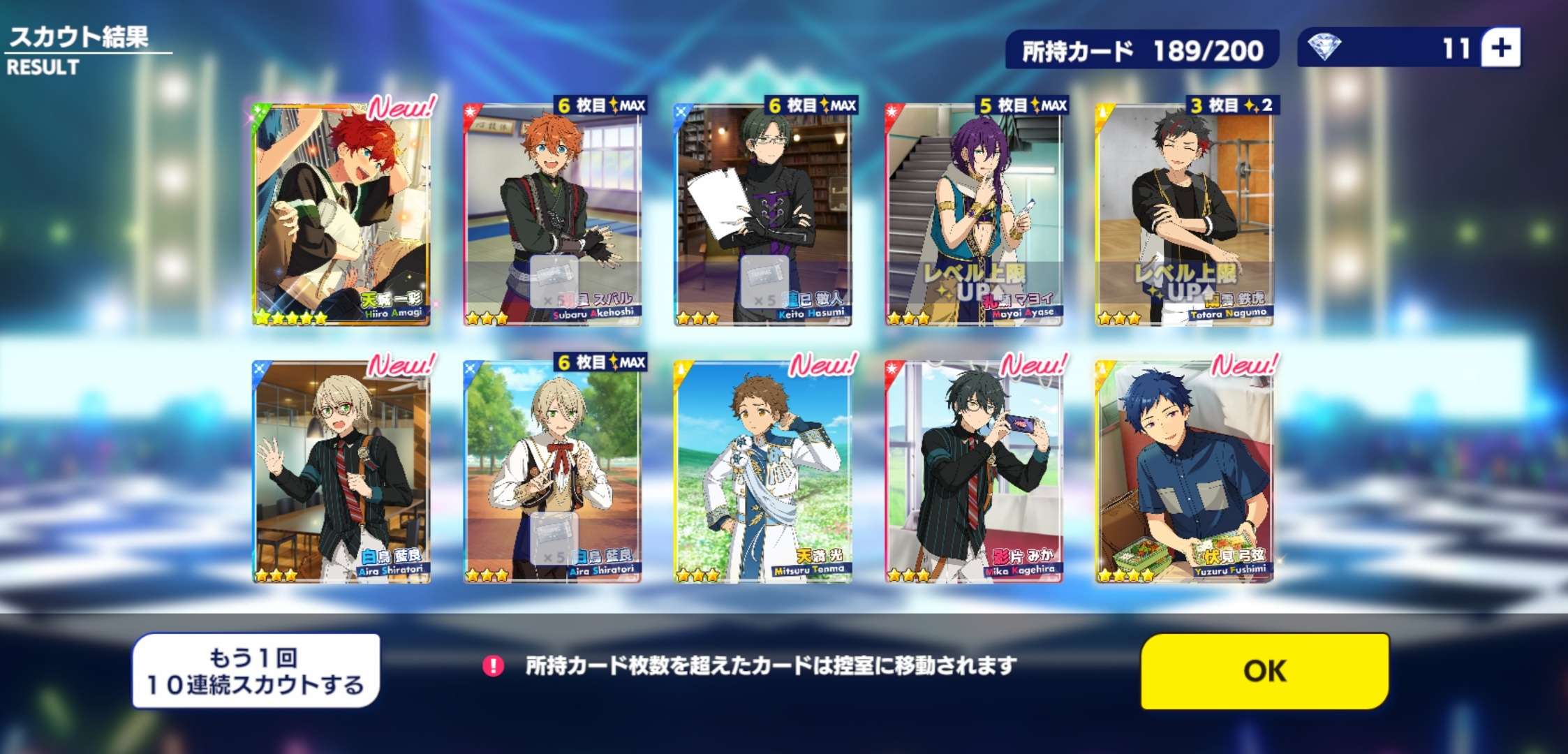This screenshot has width=1568, height=754.
Task: Inspect the Yuzuru Fushimi card
Action: tap(1185, 471)
